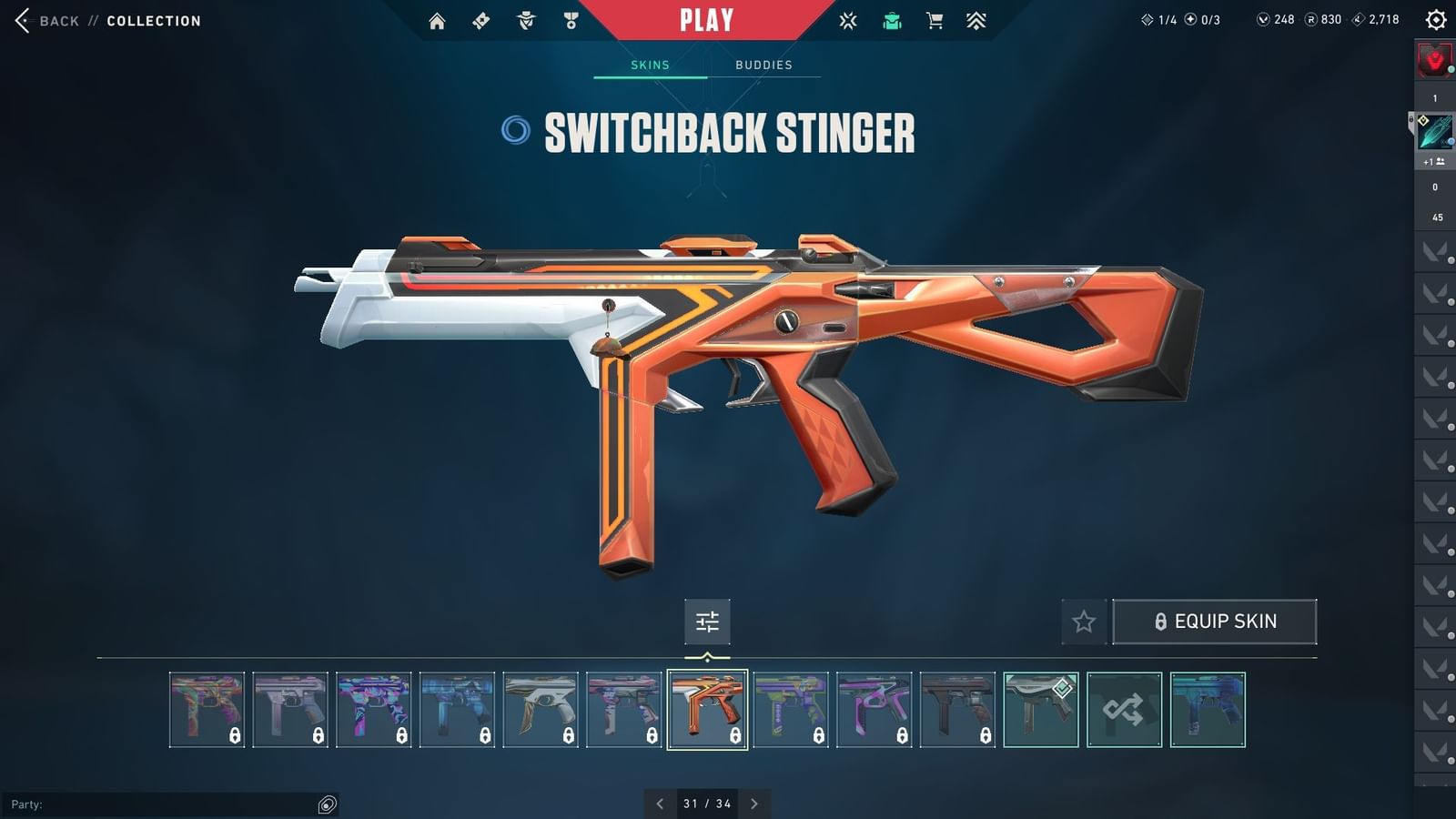This screenshot has width=1456, height=819.
Task: Select the Collection backpack icon
Action: pyautogui.click(x=892, y=20)
